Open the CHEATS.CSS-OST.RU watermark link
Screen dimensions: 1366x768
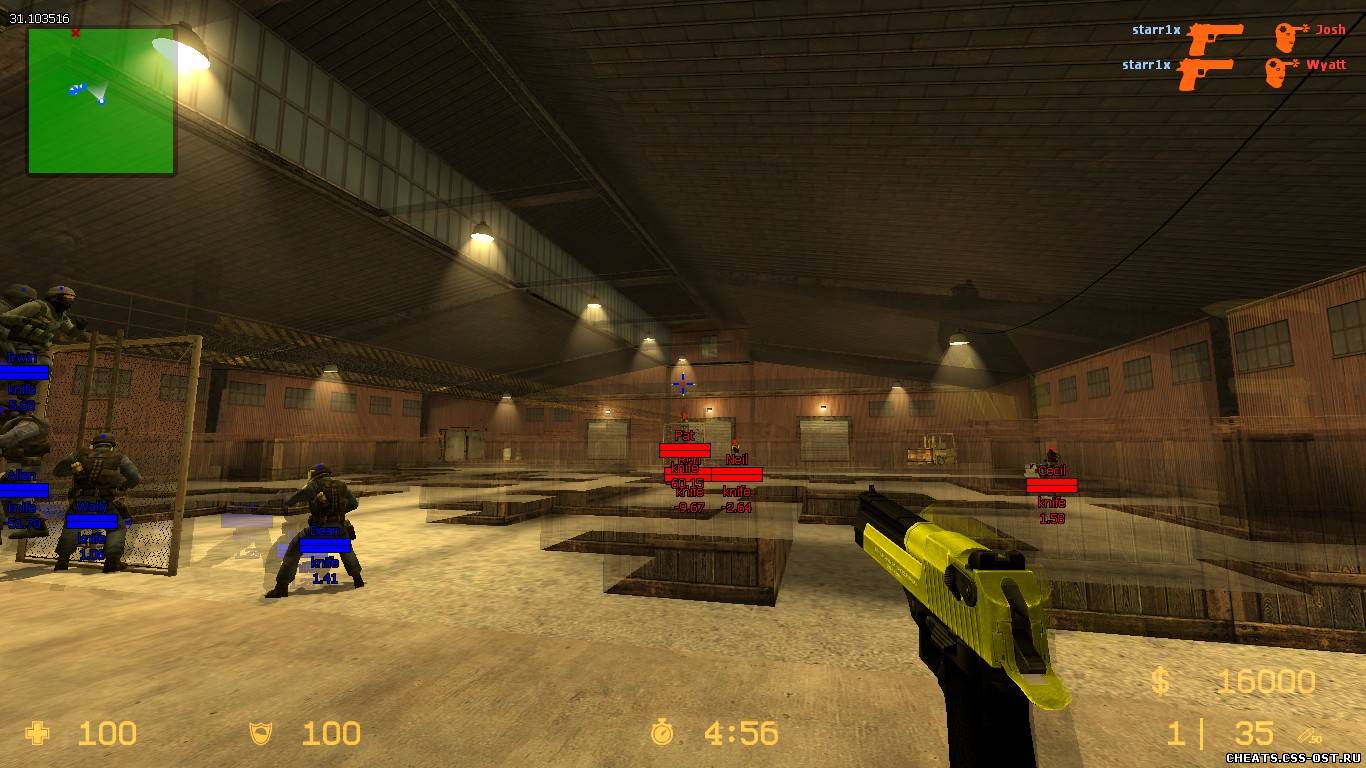coord(1292,758)
